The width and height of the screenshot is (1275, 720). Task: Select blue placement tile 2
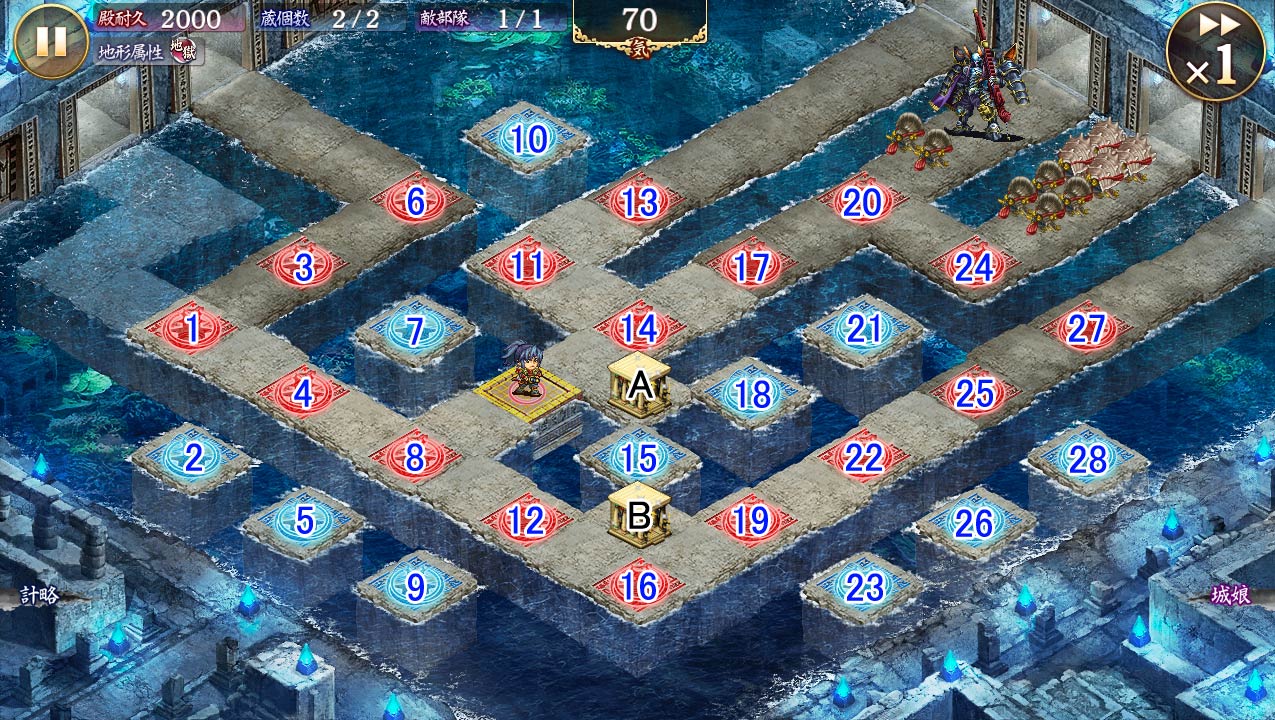pos(193,459)
